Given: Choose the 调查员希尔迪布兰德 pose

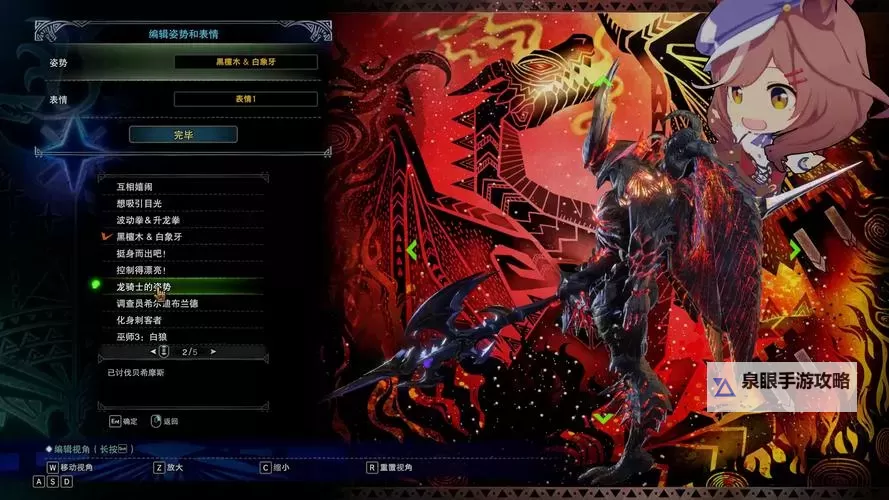Looking at the screenshot, I should pos(157,303).
